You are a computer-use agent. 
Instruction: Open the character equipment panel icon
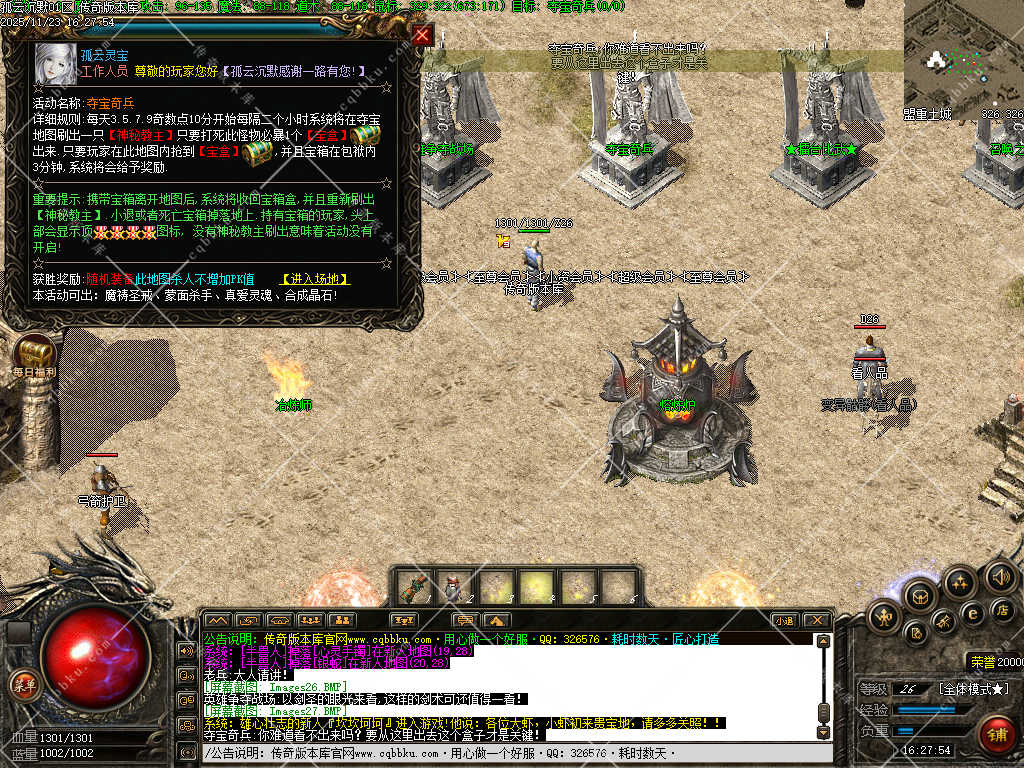pos(884,616)
